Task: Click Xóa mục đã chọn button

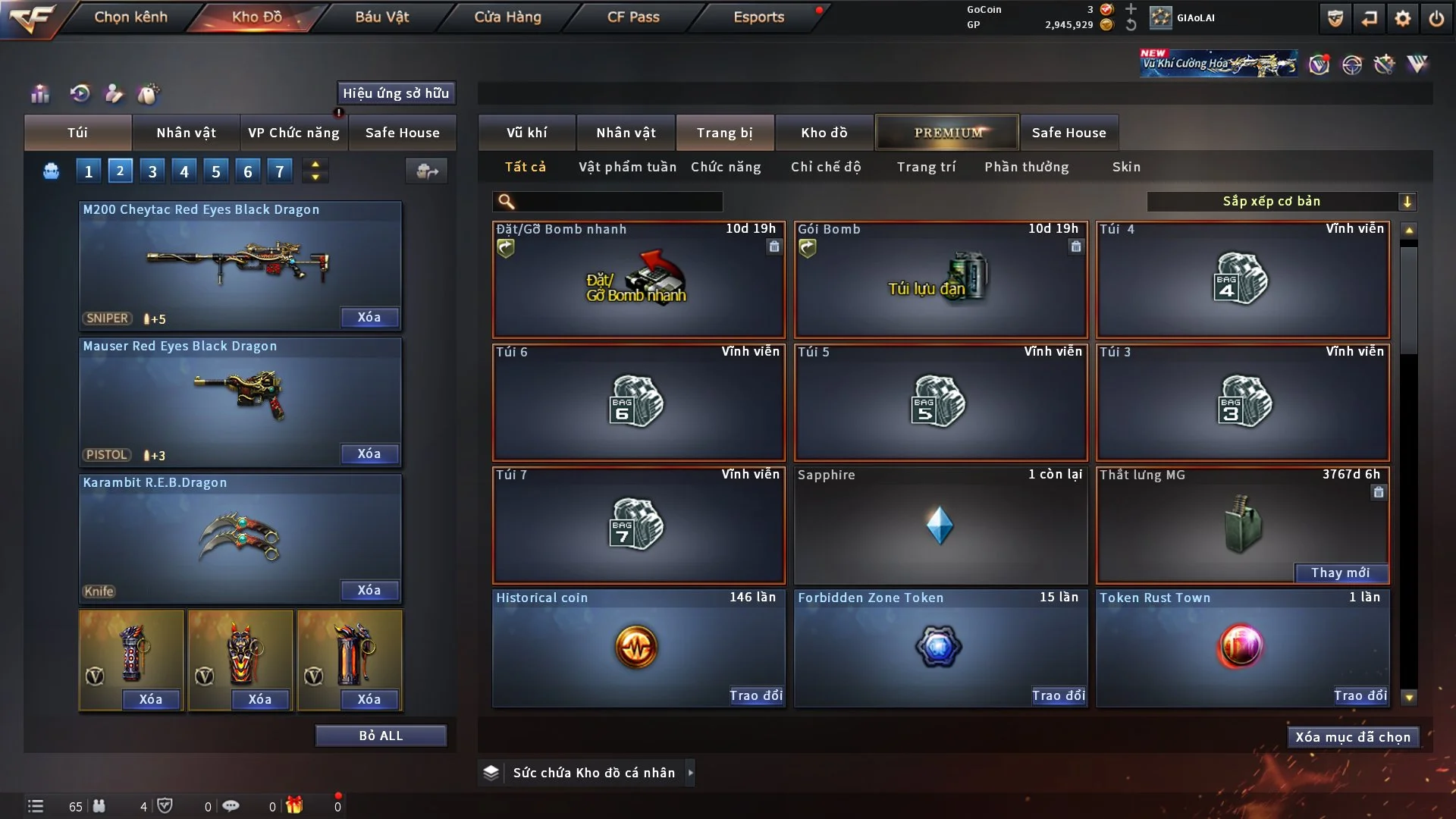Action: [x=1353, y=737]
